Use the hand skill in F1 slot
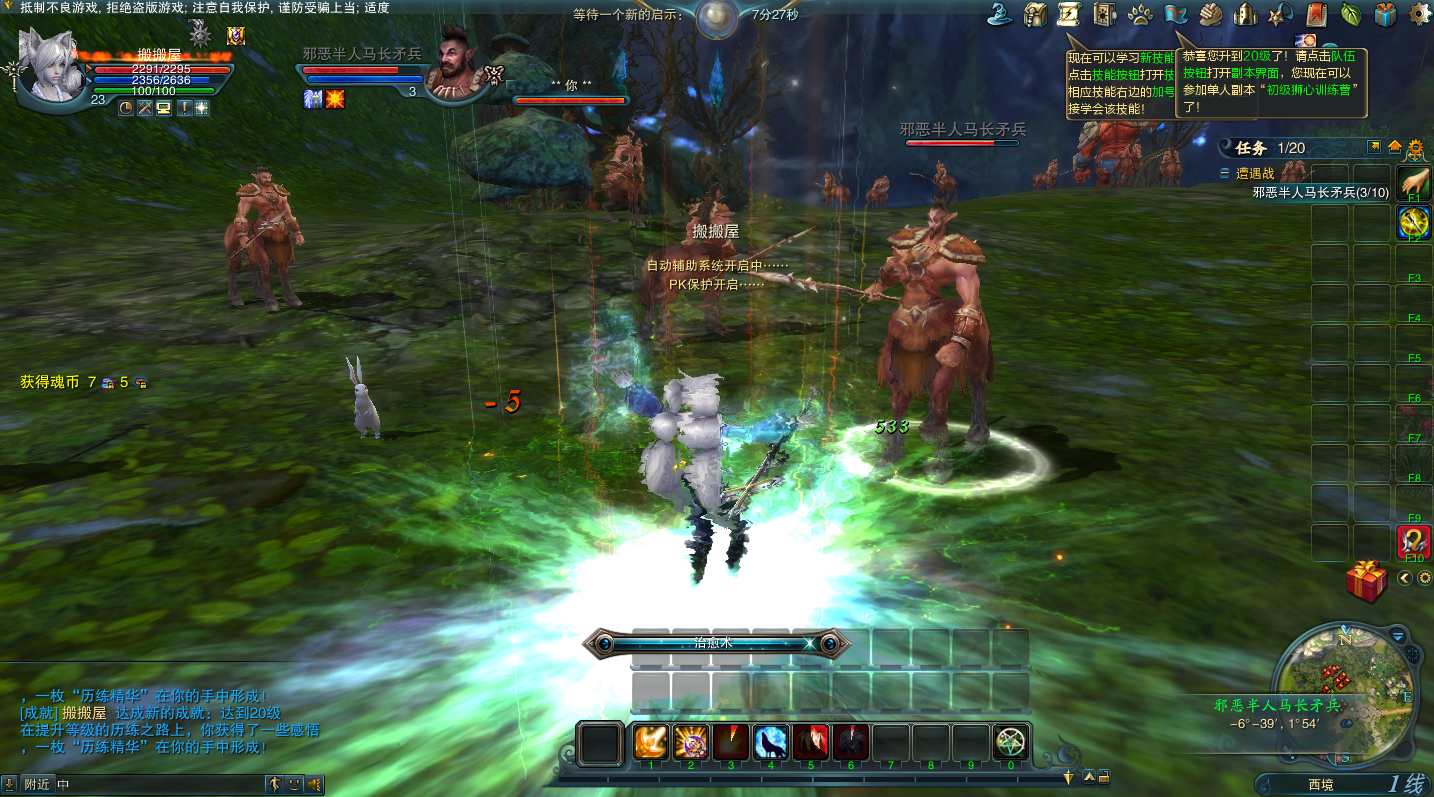 [1414, 182]
